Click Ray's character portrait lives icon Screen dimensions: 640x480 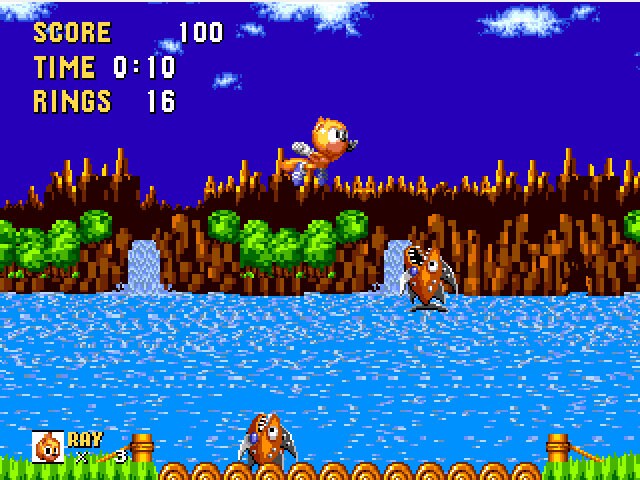pyautogui.click(x=47, y=446)
